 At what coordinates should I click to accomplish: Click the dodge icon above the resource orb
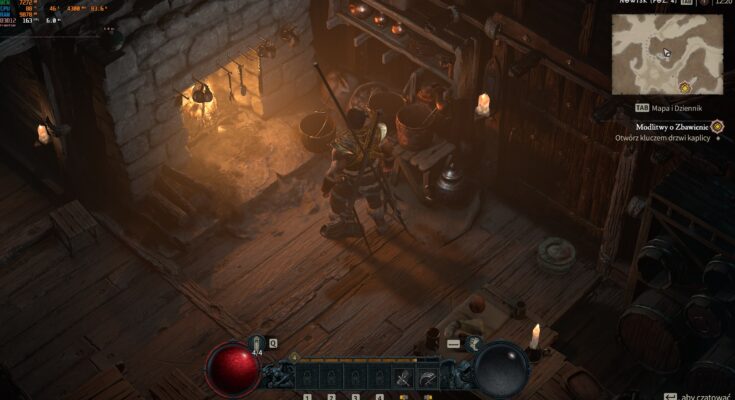[473, 343]
